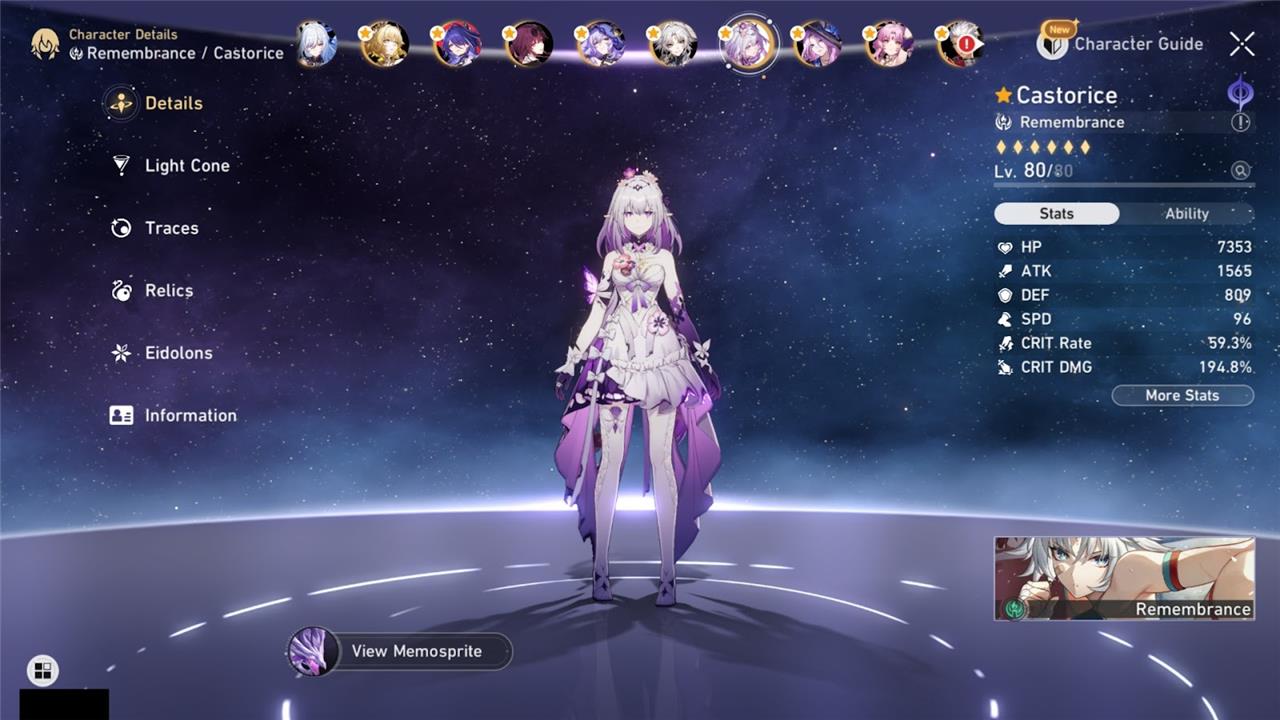Open the Traces menu
1280x720 pixels.
click(171, 228)
